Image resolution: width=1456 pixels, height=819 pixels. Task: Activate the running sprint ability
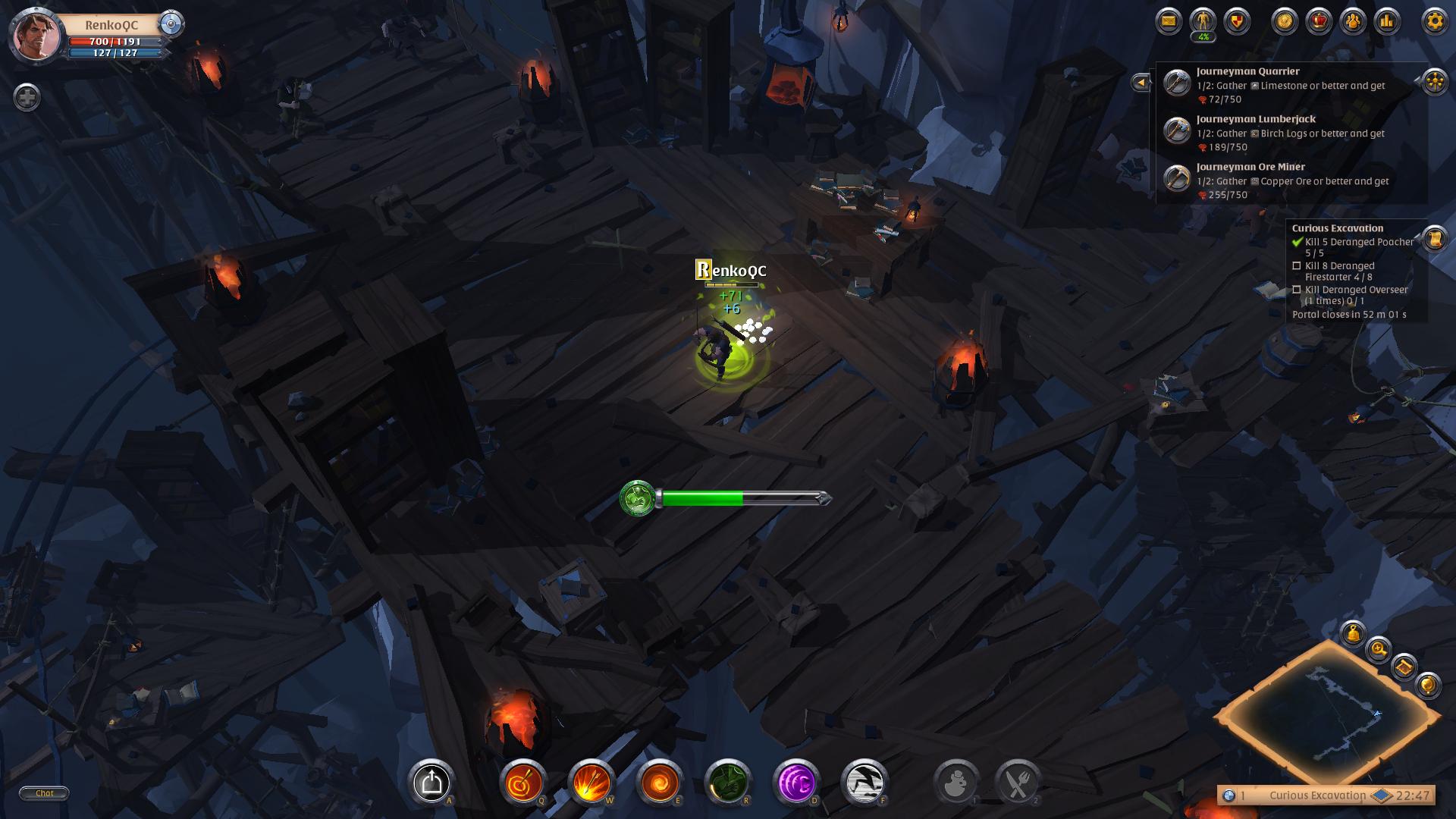click(864, 783)
